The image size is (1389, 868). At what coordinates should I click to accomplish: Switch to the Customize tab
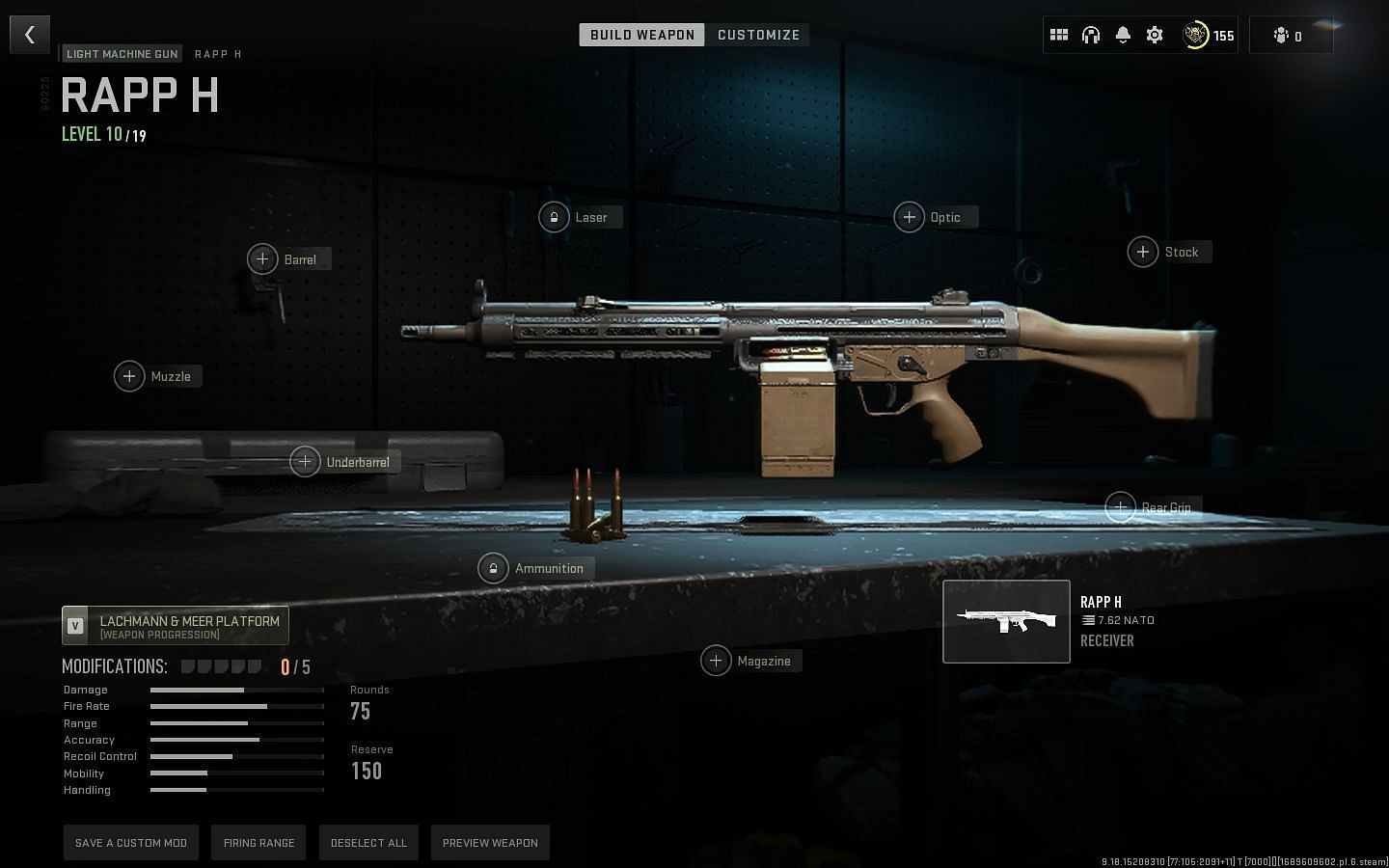point(758,35)
